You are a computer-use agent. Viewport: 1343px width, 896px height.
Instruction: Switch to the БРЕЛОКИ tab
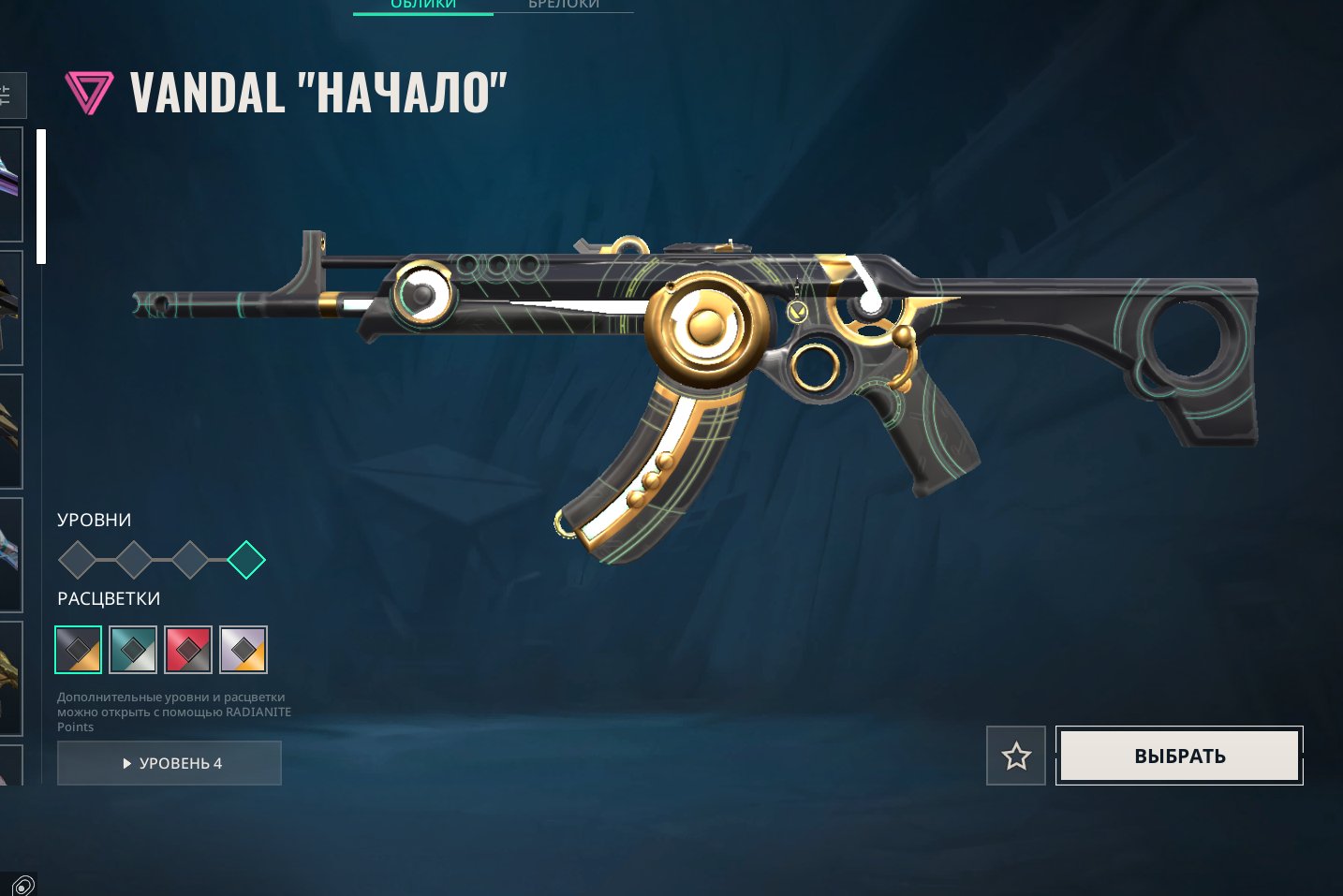[564, 5]
